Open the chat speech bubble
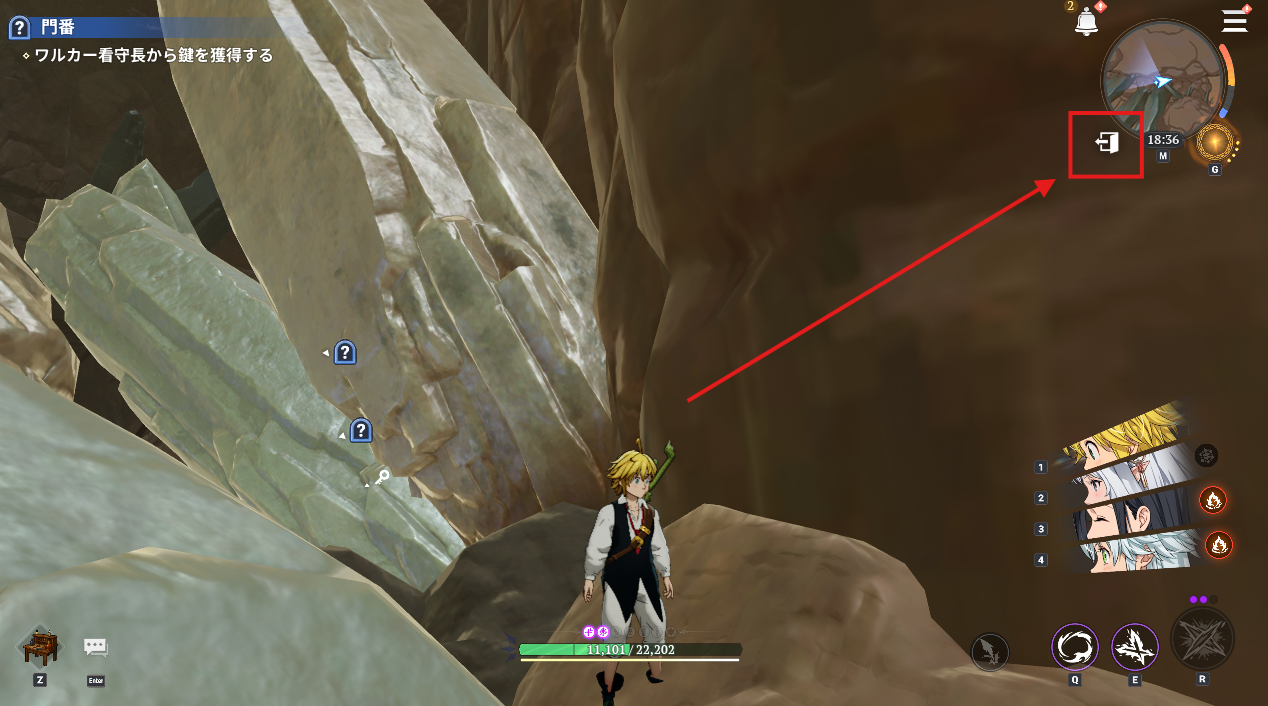This screenshot has height=706, width=1268. 96,647
